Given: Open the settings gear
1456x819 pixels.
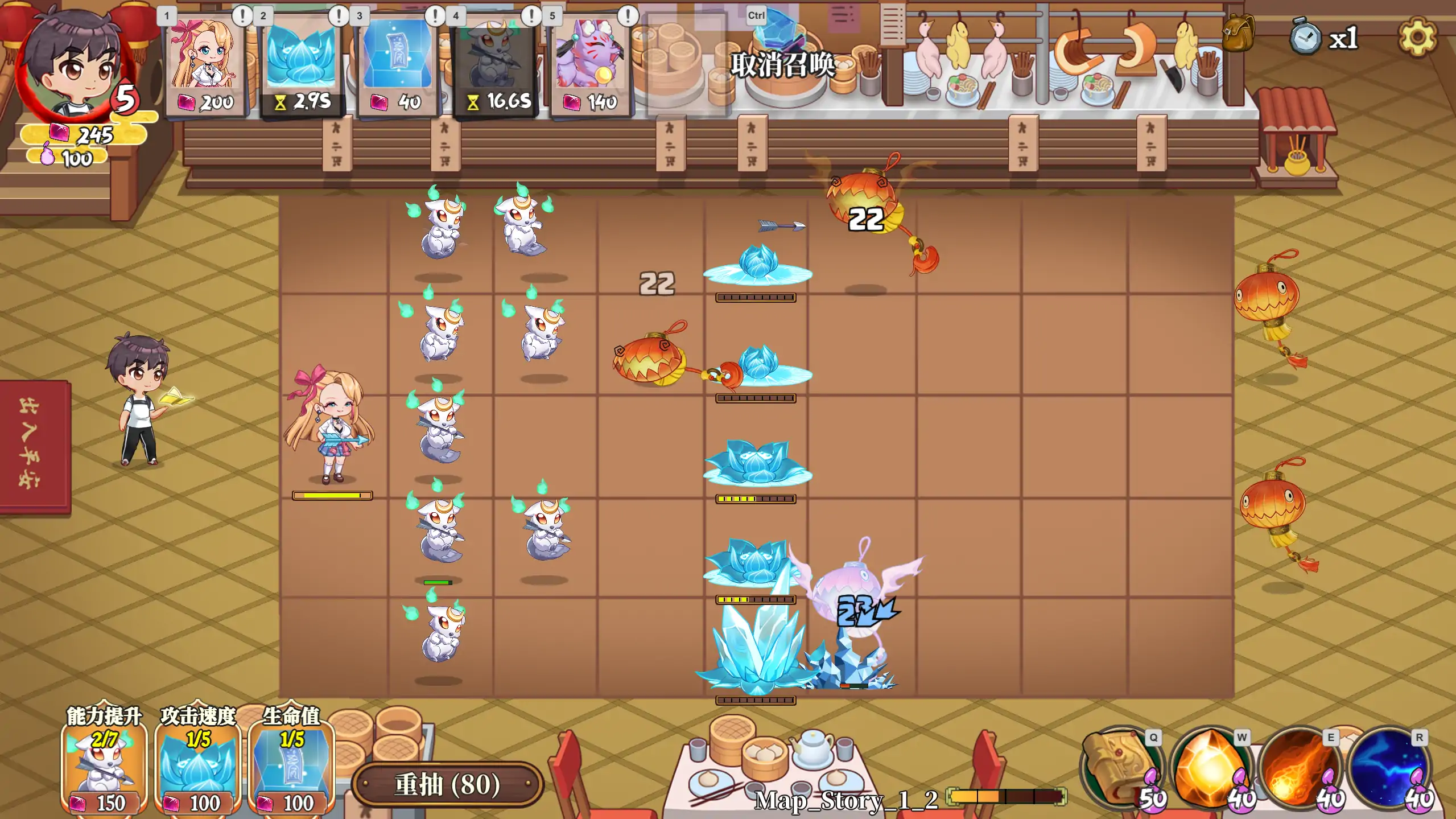Looking at the screenshot, I should (x=1417, y=38).
